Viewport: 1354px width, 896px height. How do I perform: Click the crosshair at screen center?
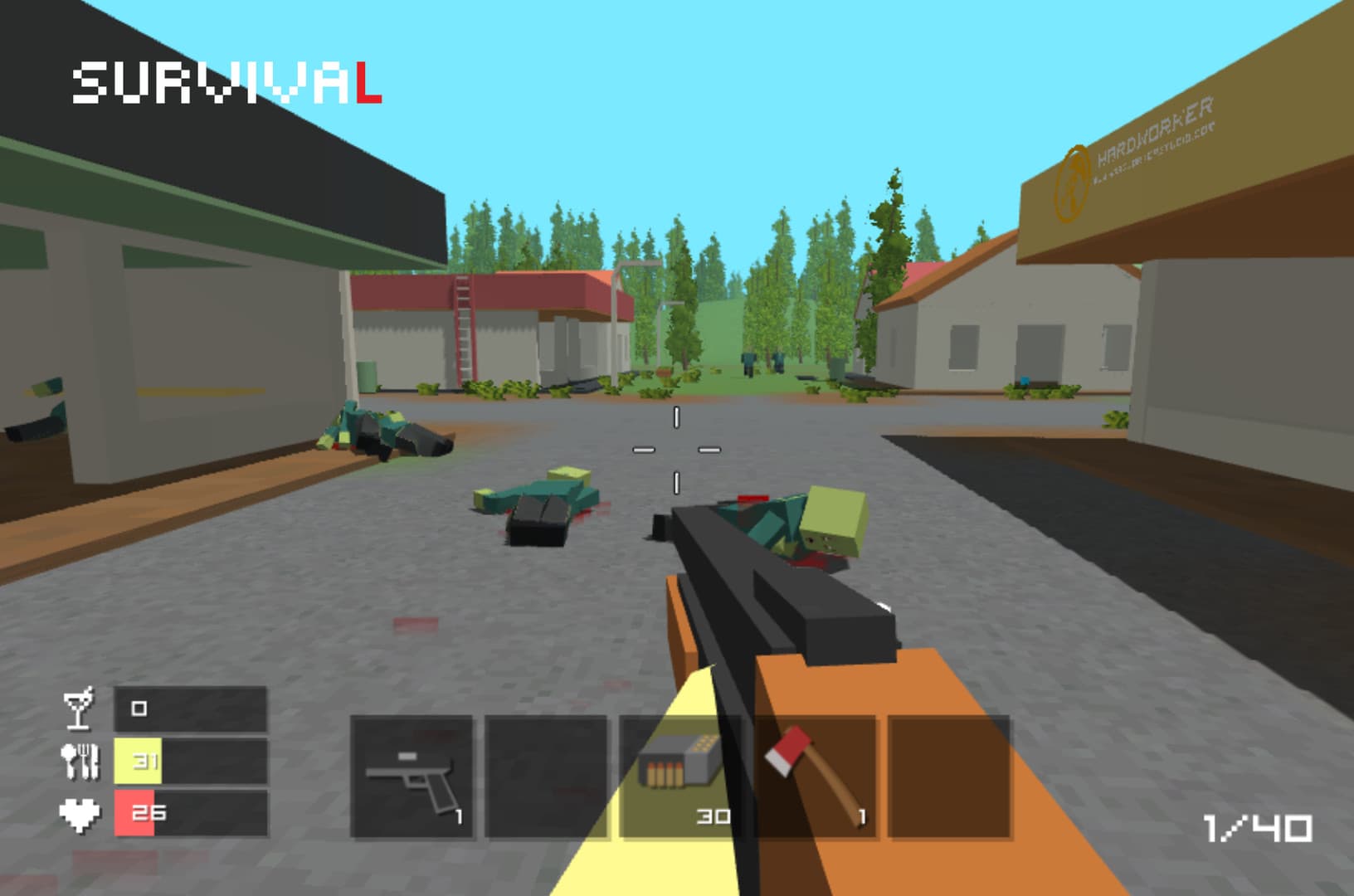point(677,450)
